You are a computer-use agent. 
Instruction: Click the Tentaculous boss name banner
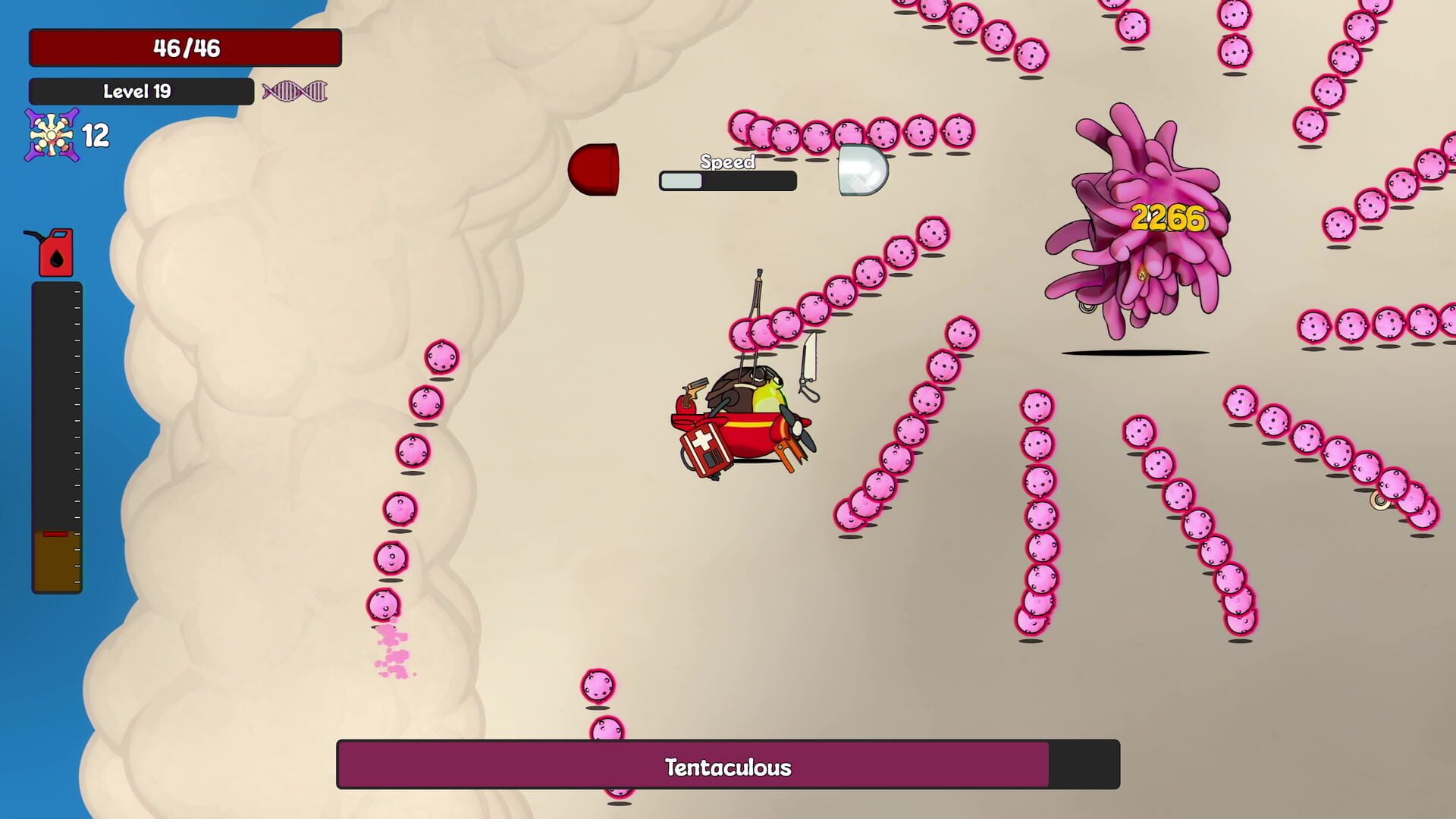[726, 767]
